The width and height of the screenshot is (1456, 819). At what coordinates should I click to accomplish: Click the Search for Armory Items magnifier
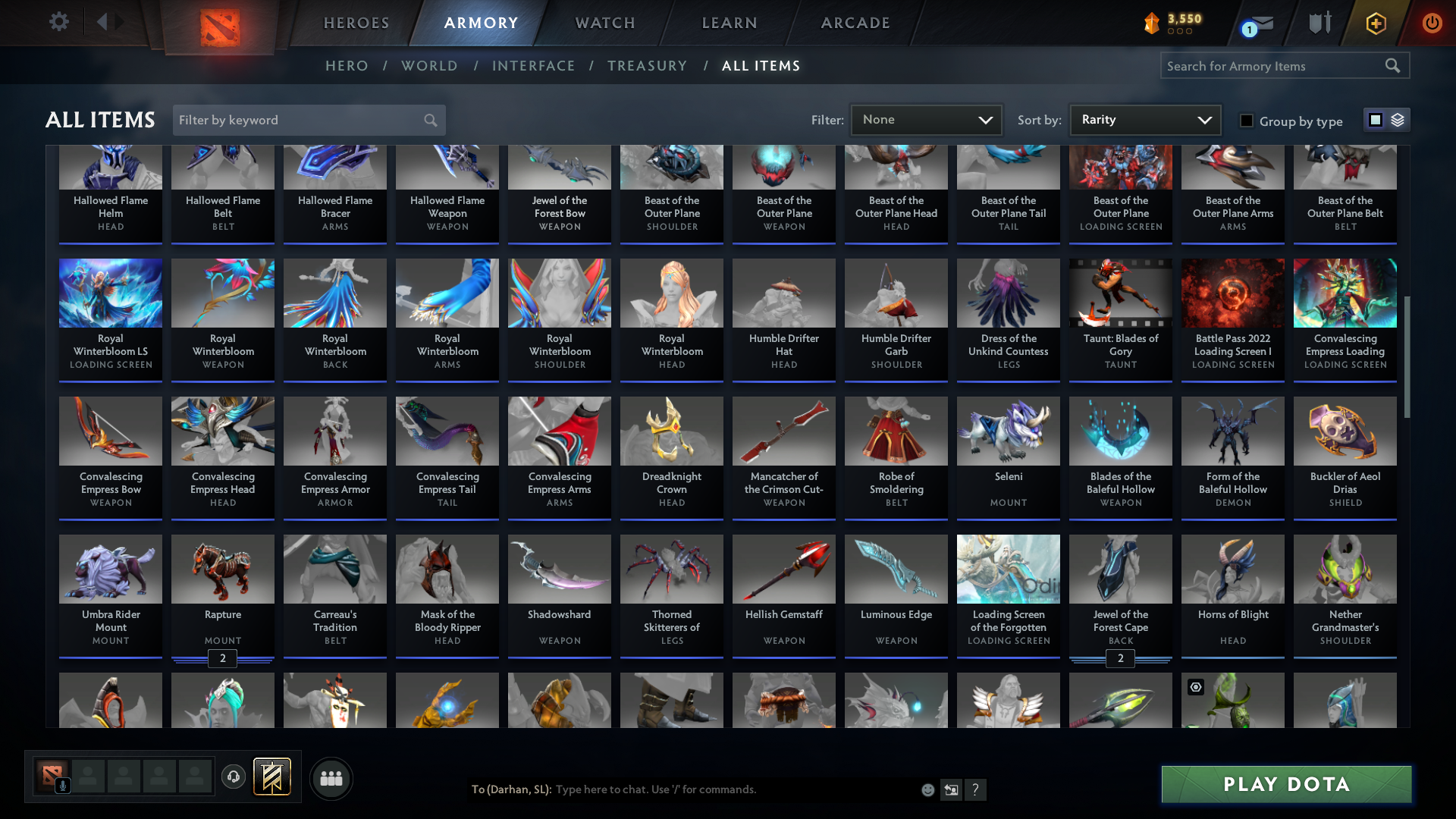(x=1393, y=65)
